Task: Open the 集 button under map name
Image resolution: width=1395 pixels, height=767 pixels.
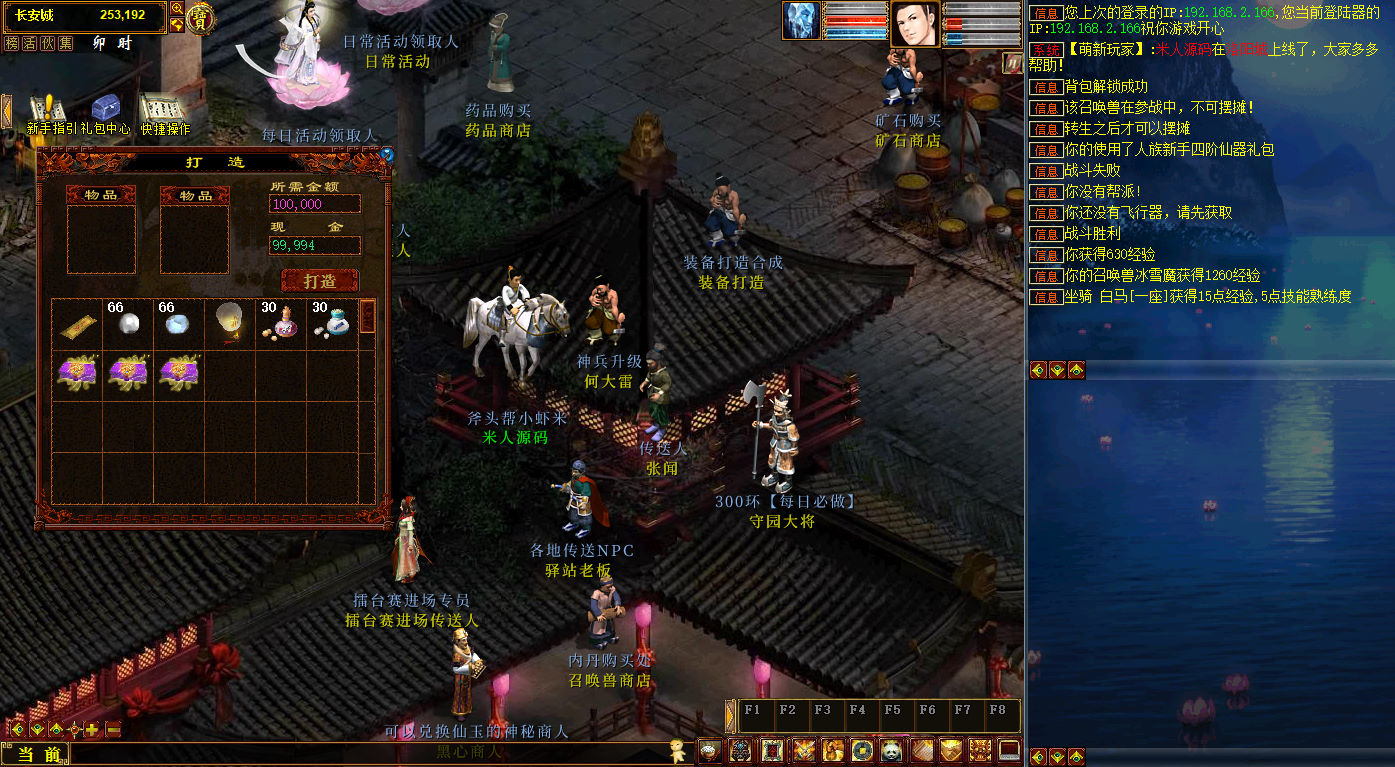Action: (66, 43)
